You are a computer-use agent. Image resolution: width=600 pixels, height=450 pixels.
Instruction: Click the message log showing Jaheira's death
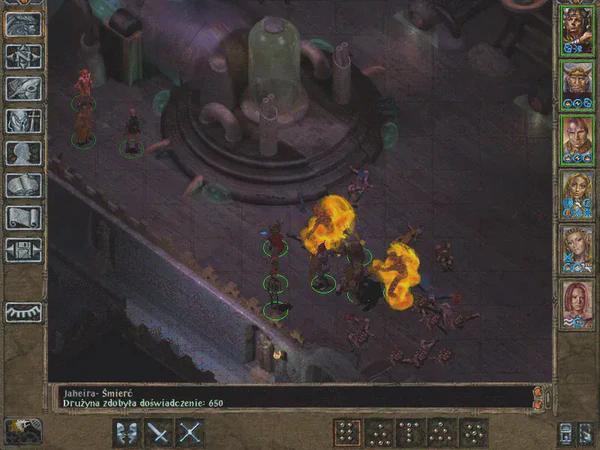coord(290,396)
